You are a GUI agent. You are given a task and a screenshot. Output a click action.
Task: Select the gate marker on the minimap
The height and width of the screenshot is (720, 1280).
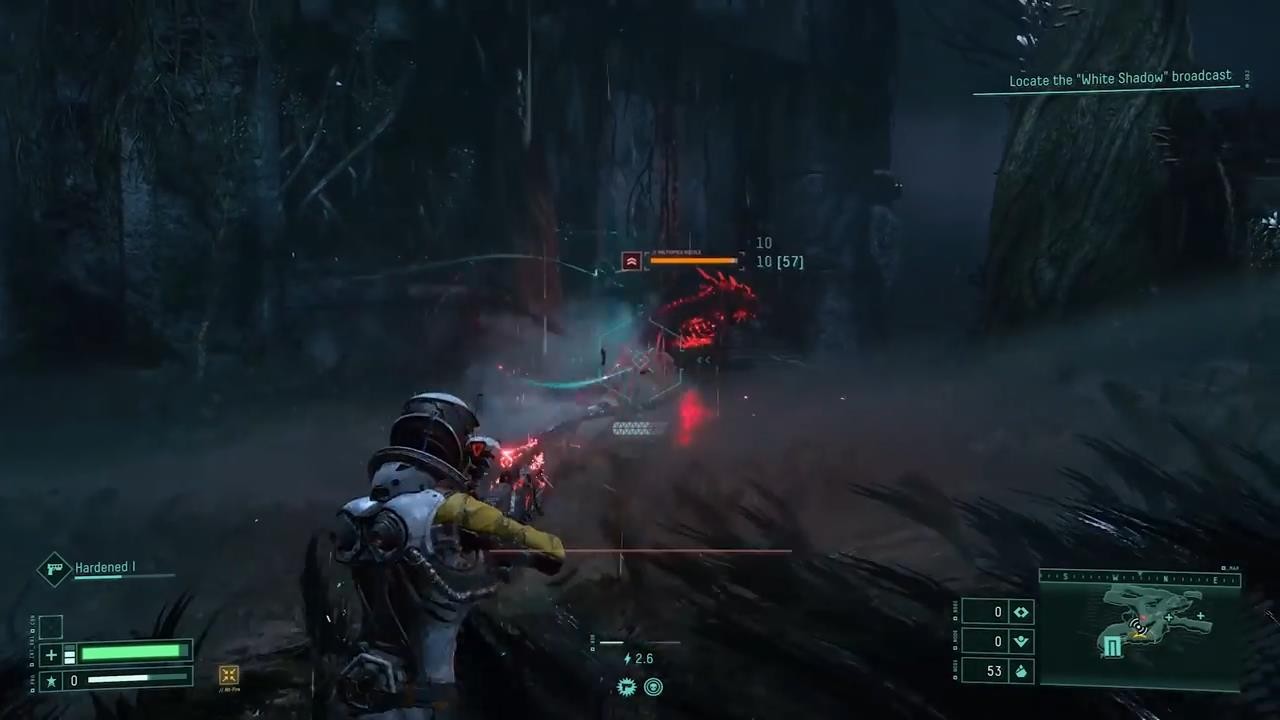1112,647
